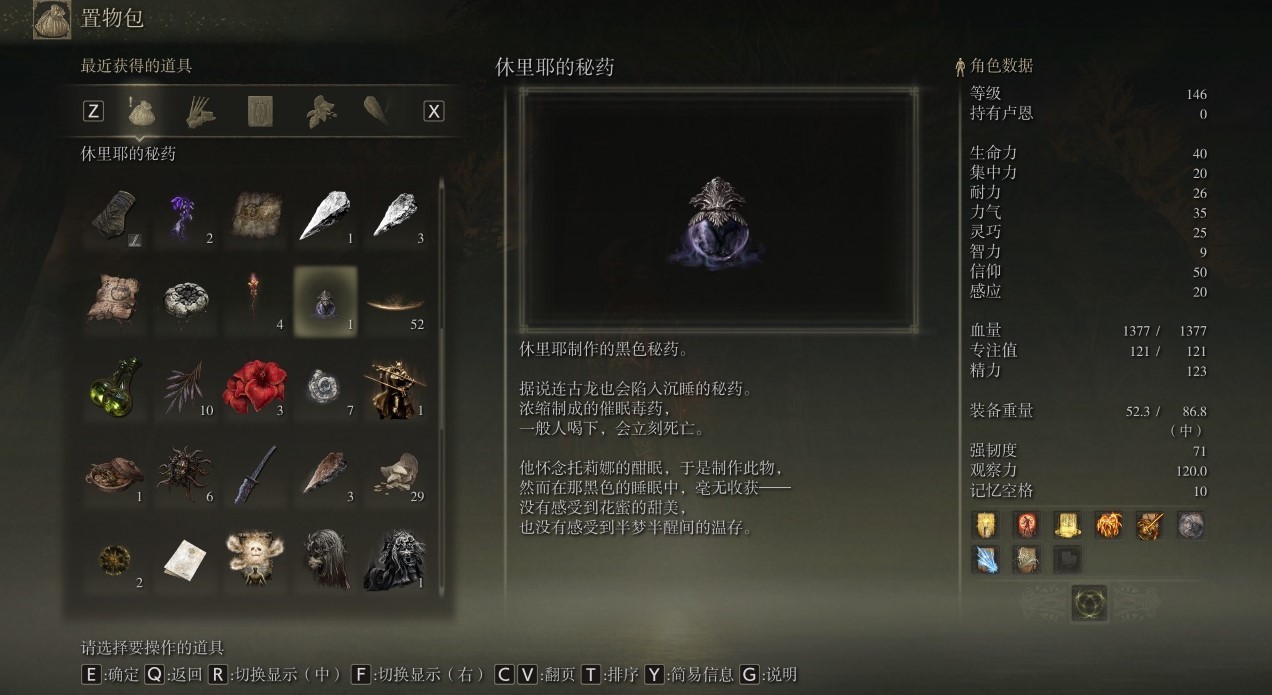Choose the golden knight figure item

(395, 387)
